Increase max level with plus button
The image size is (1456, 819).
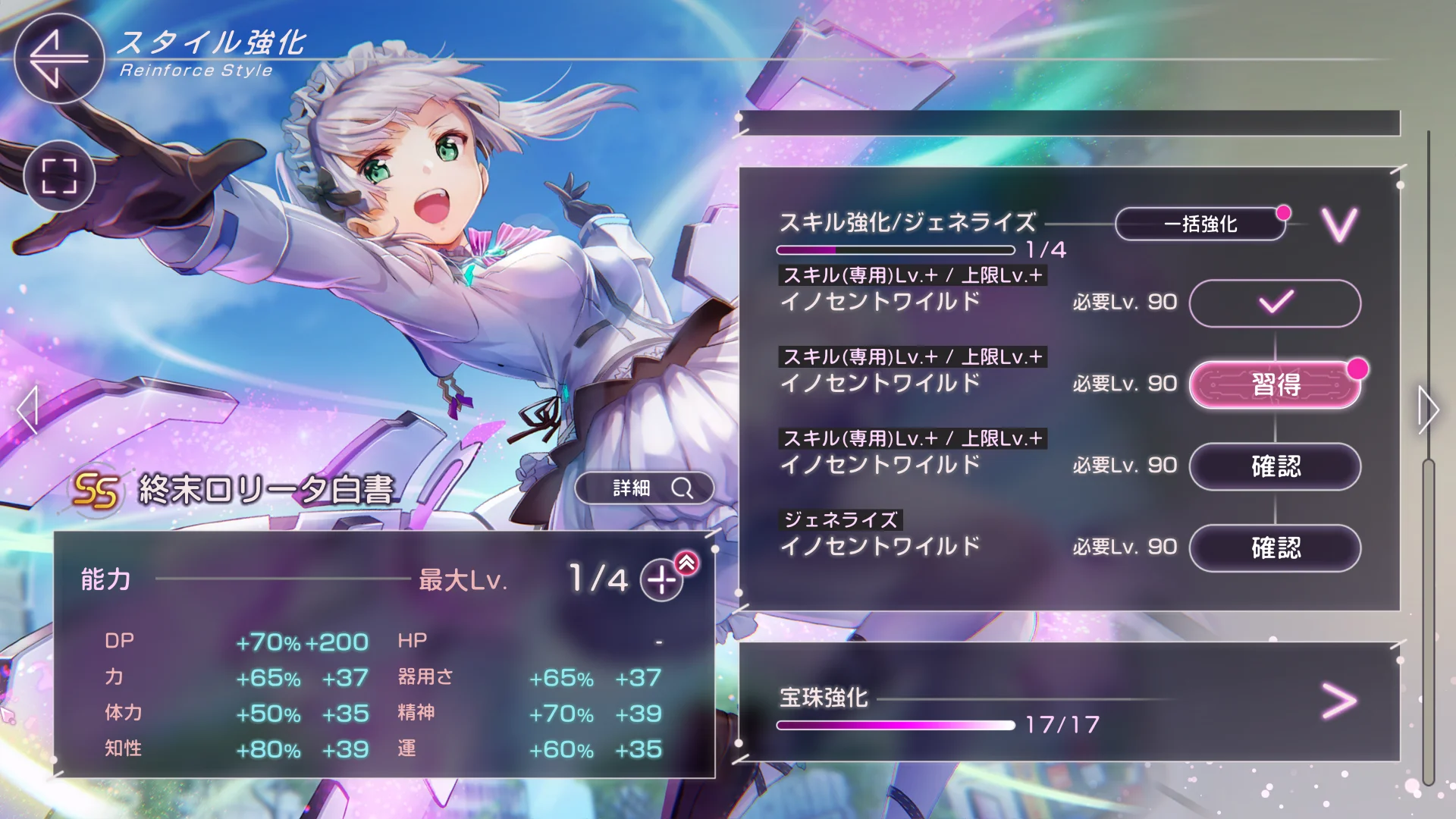click(661, 580)
